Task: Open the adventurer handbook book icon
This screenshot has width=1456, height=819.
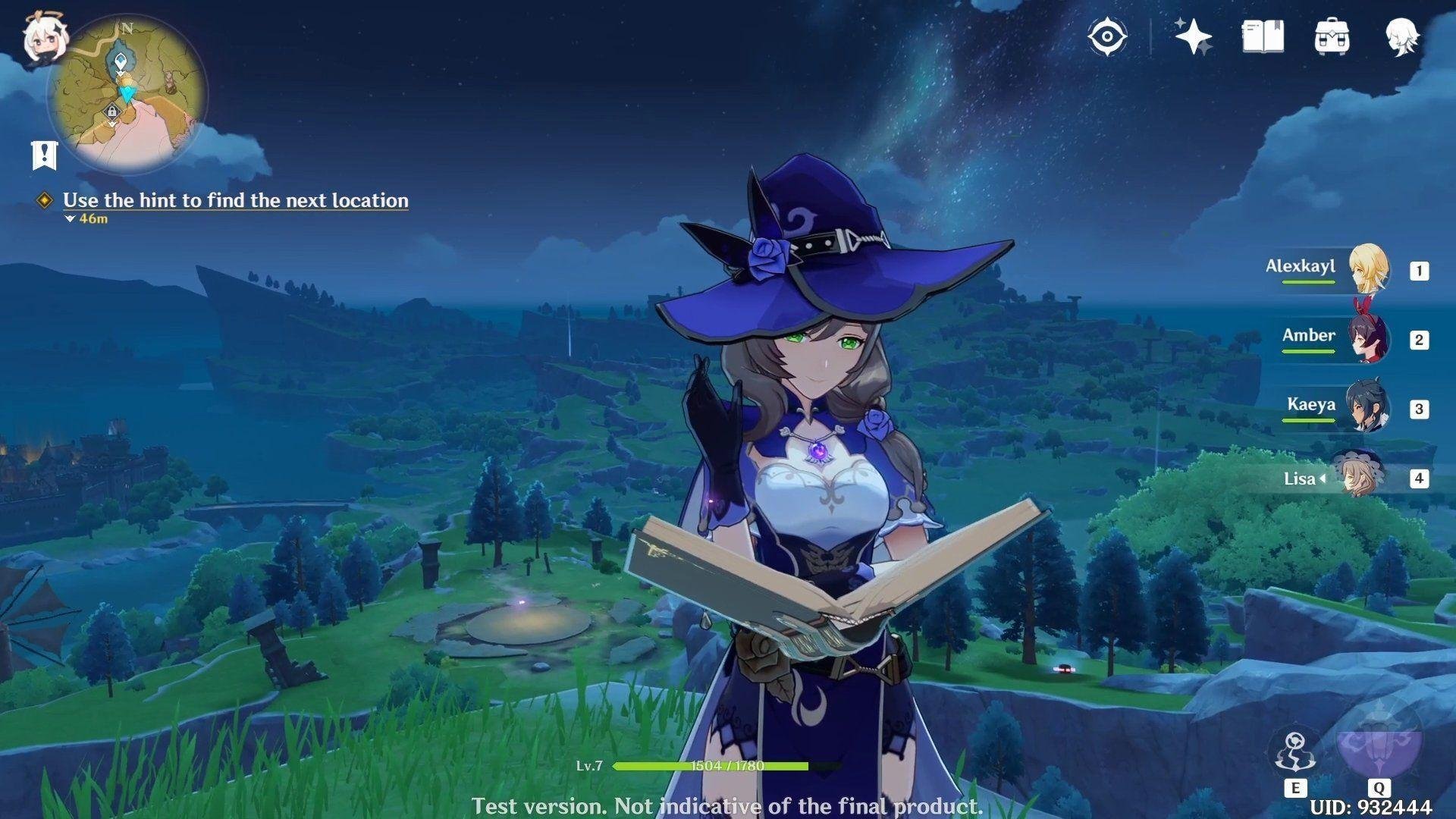Action: tap(1263, 36)
